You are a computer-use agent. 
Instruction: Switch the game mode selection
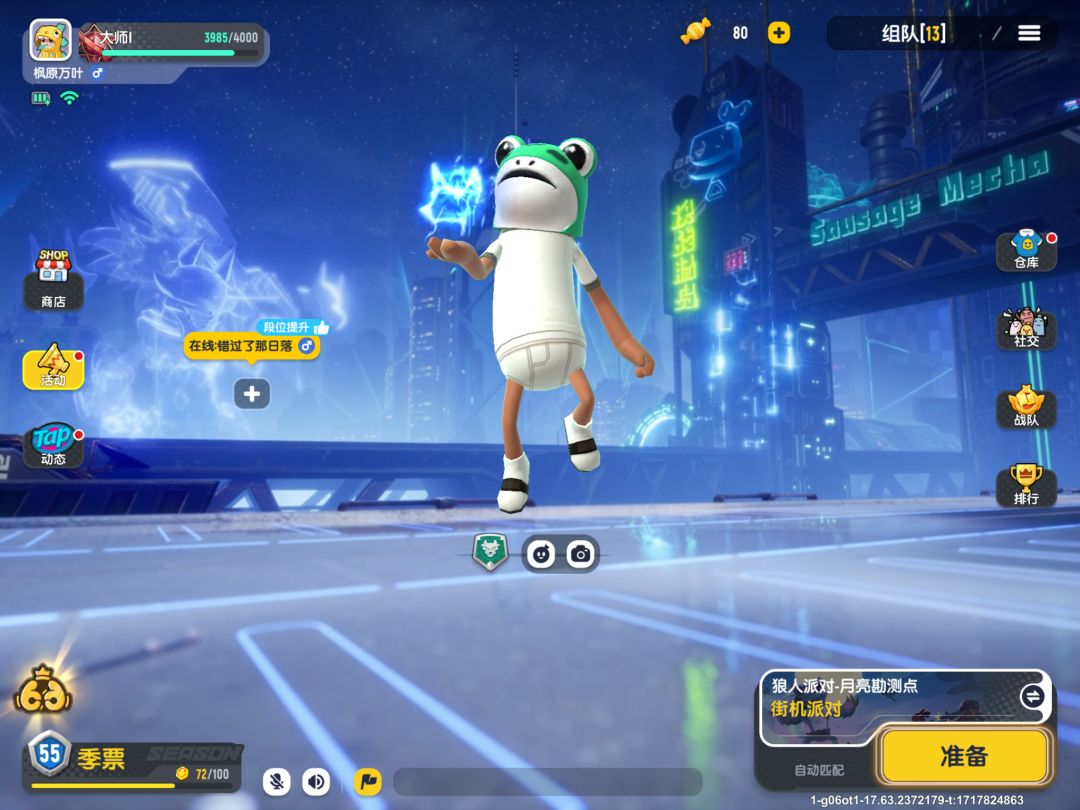[x=1032, y=696]
